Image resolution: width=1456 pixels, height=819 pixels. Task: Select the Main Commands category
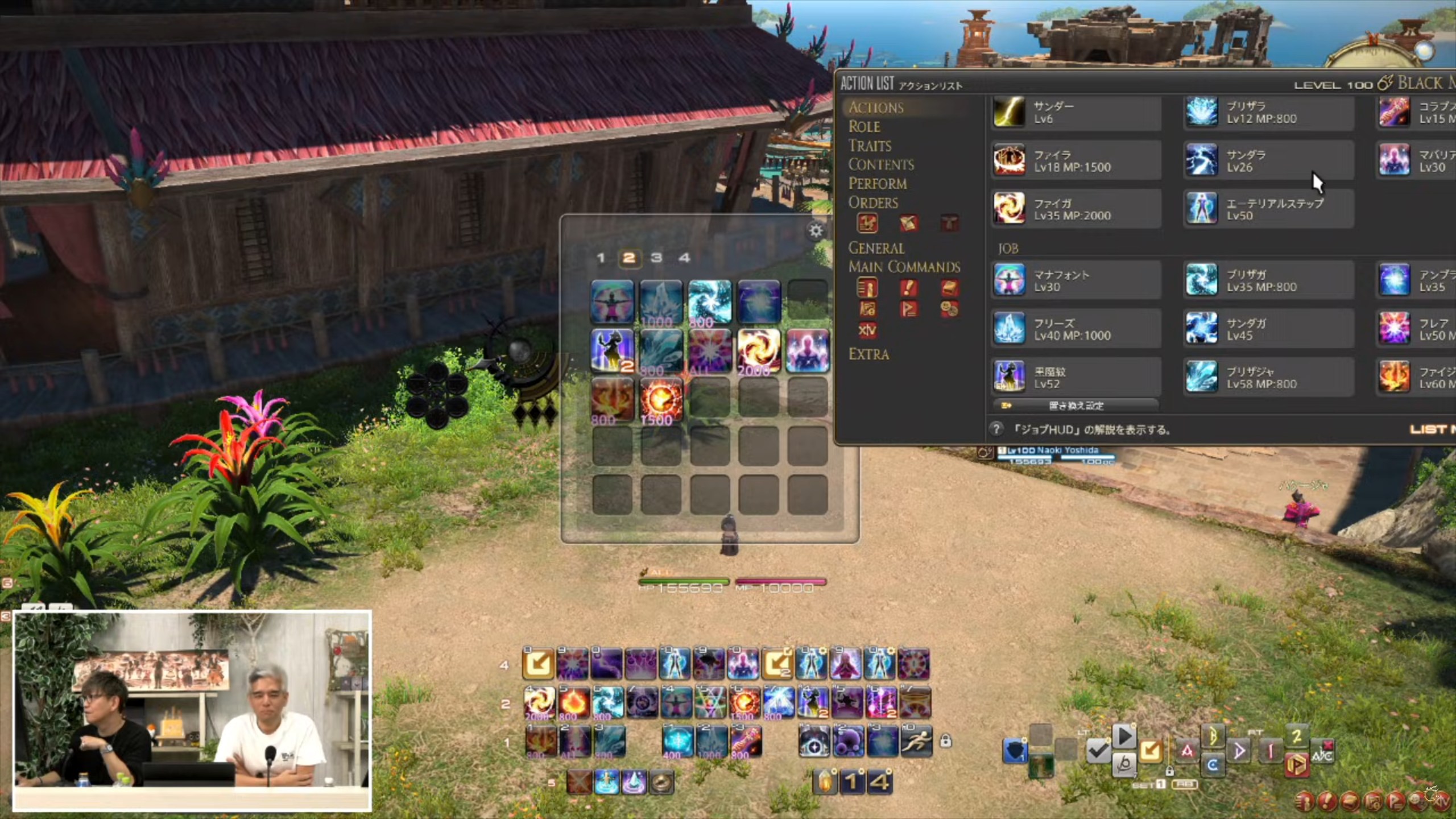coord(904,267)
